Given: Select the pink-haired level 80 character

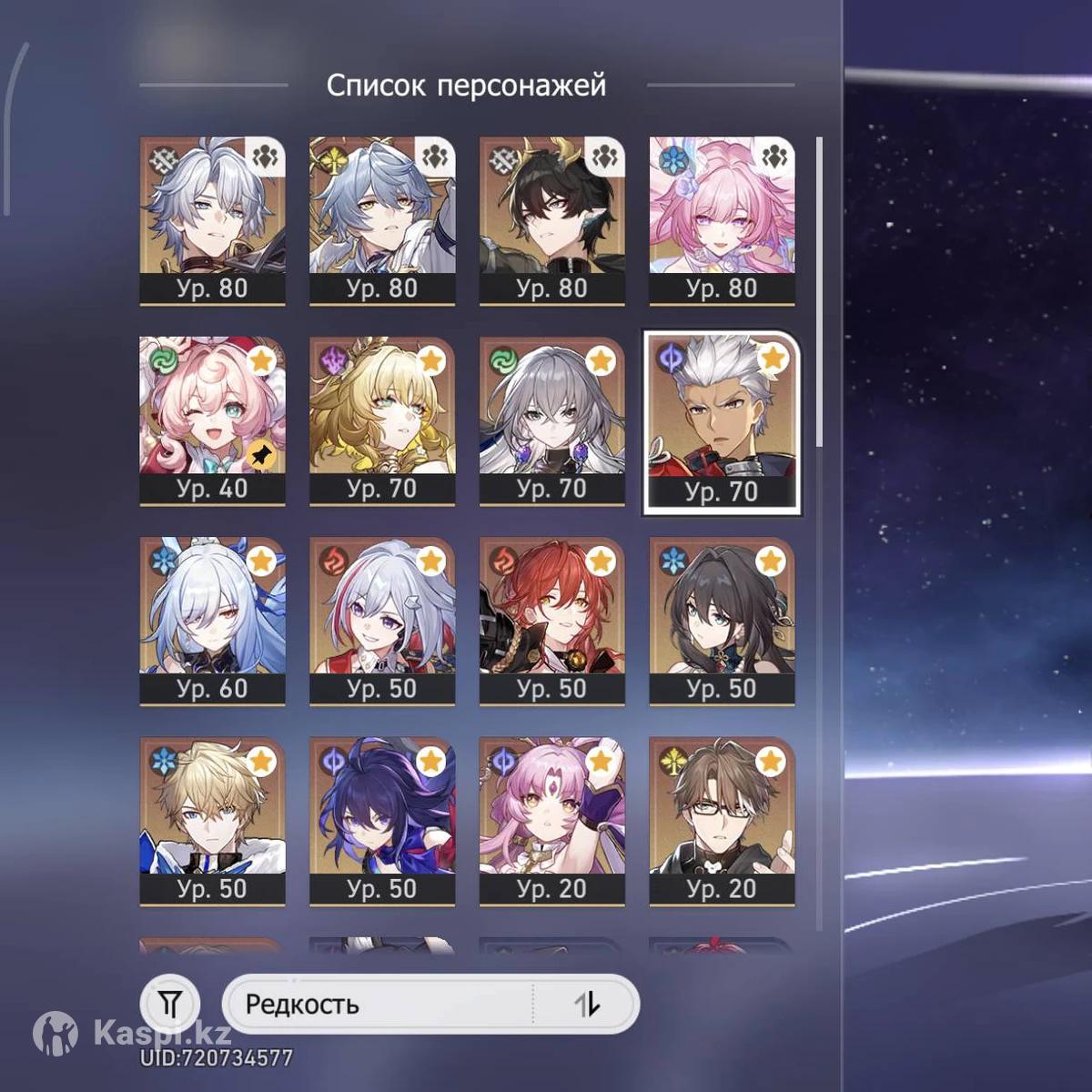Looking at the screenshot, I should (721, 220).
